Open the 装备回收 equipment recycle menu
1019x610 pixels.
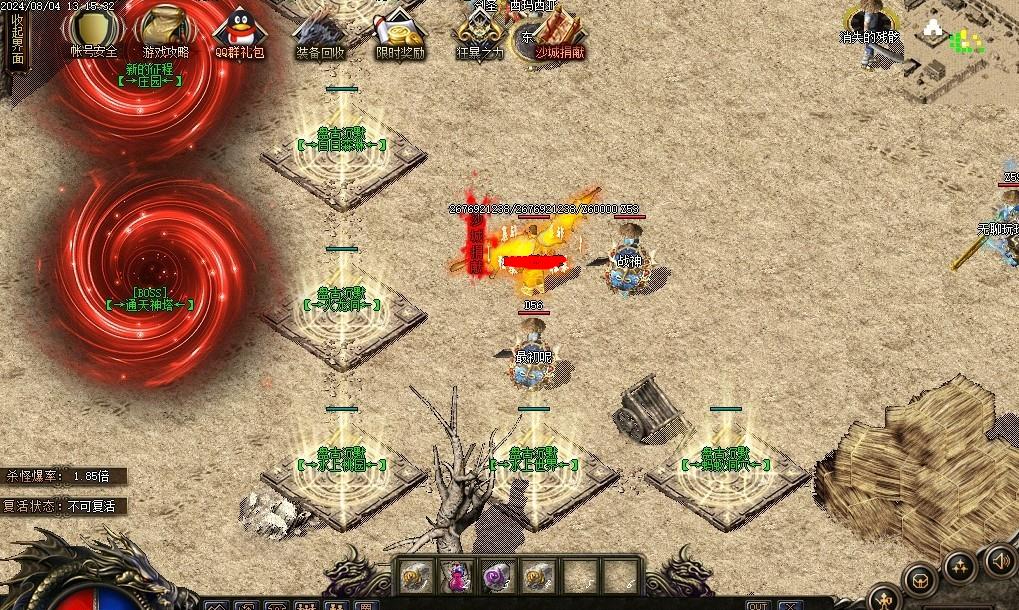(x=320, y=30)
